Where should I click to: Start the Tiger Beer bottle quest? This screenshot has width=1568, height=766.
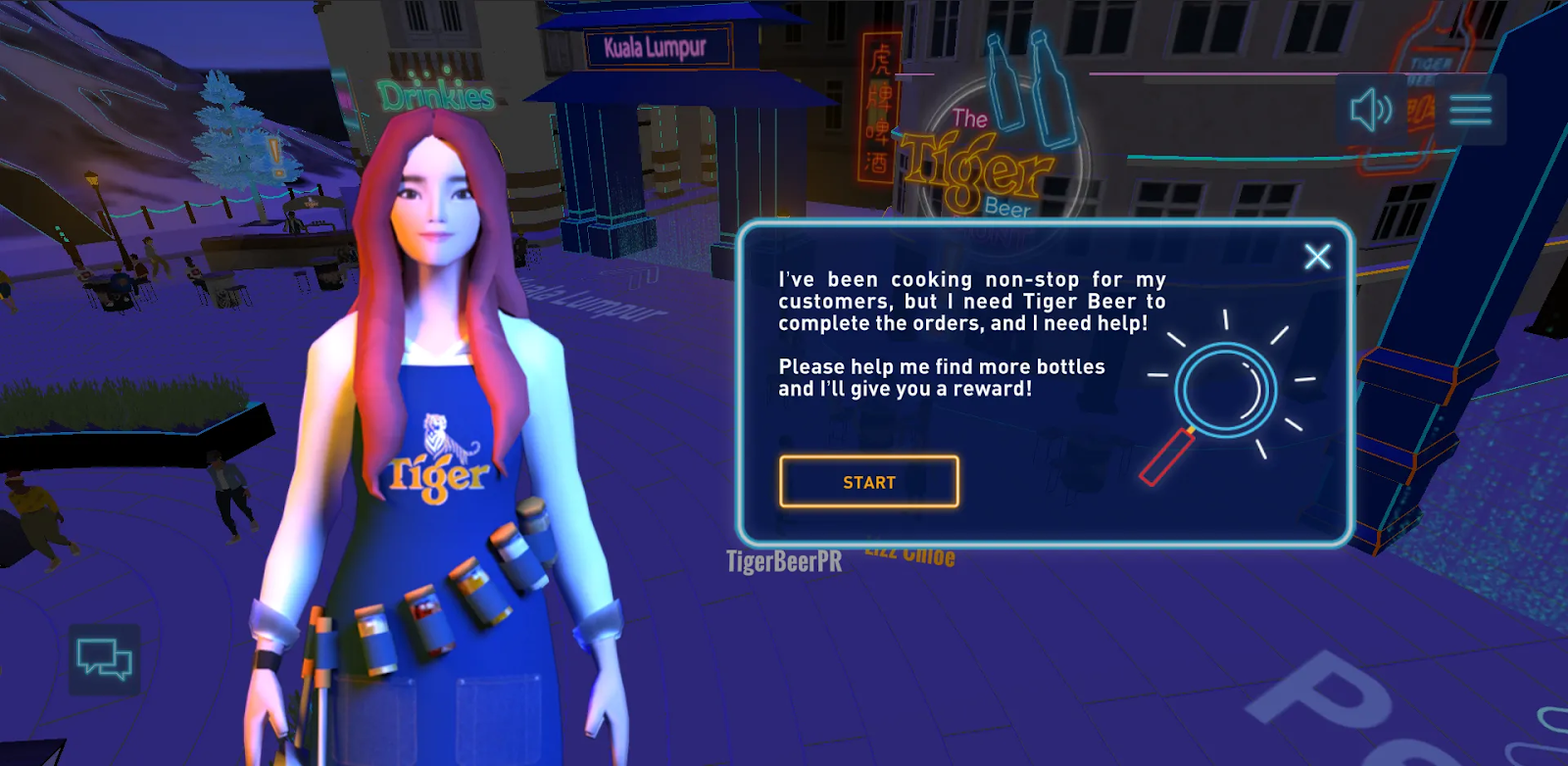[x=868, y=482]
